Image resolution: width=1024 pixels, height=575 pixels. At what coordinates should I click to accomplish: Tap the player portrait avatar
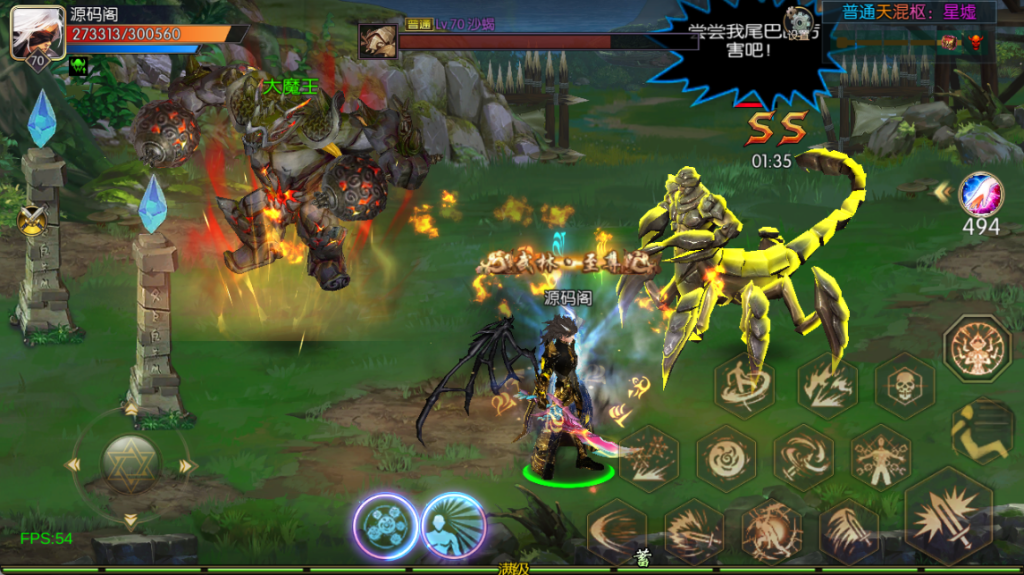[x=31, y=35]
